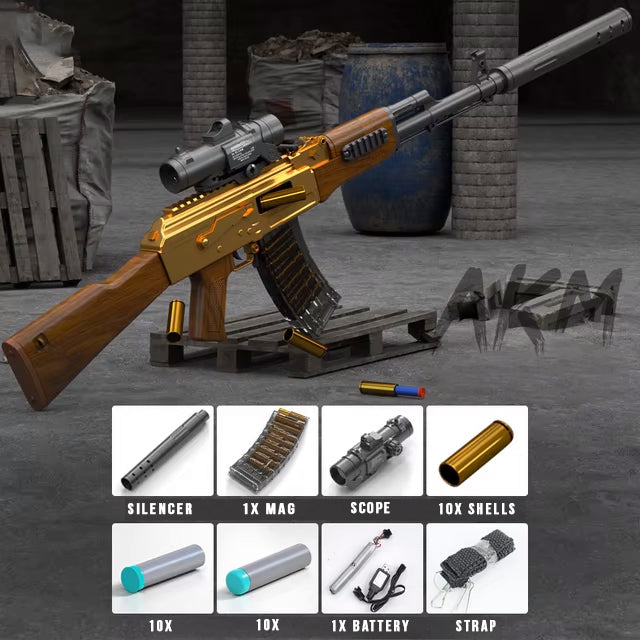
Task: Click the Scope accessory tile
Action: [x=371, y=451]
